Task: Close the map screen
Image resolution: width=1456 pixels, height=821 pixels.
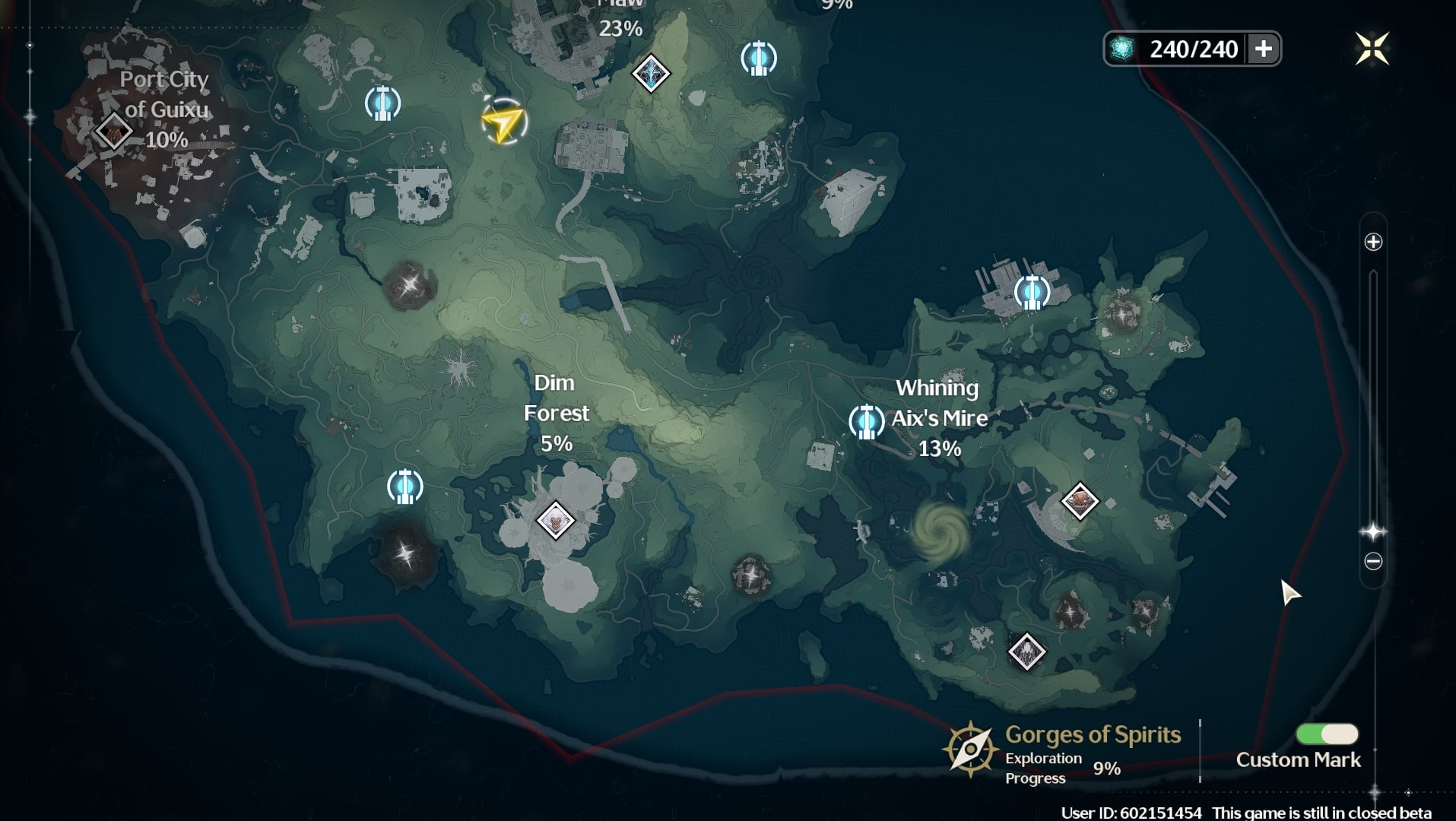Action: click(1372, 49)
